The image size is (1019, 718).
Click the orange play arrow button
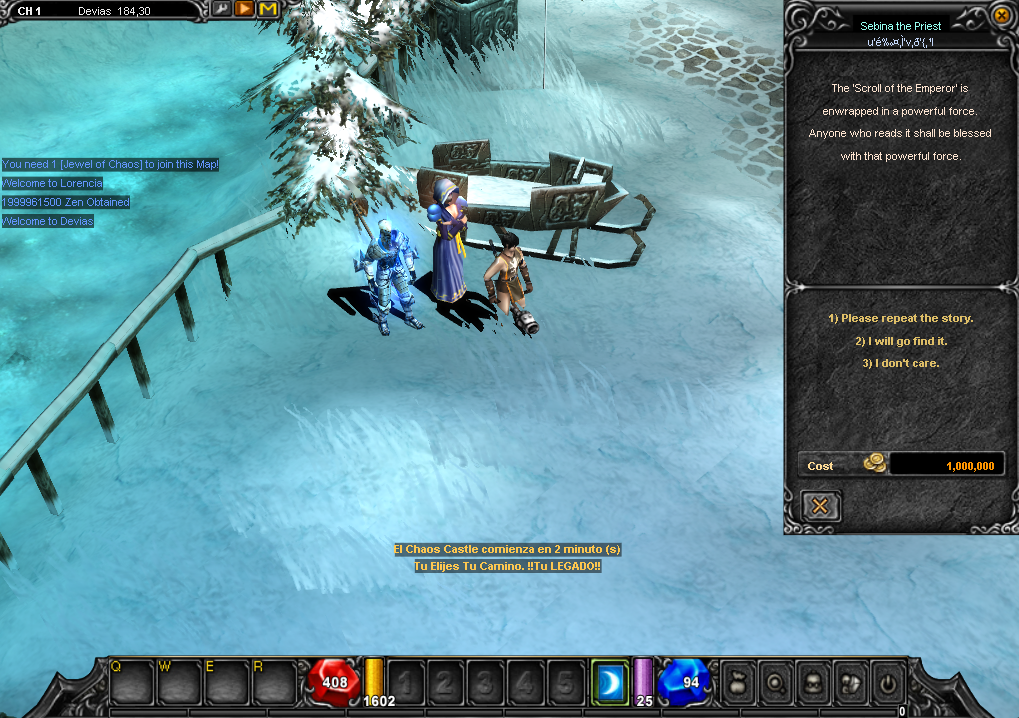(x=244, y=9)
